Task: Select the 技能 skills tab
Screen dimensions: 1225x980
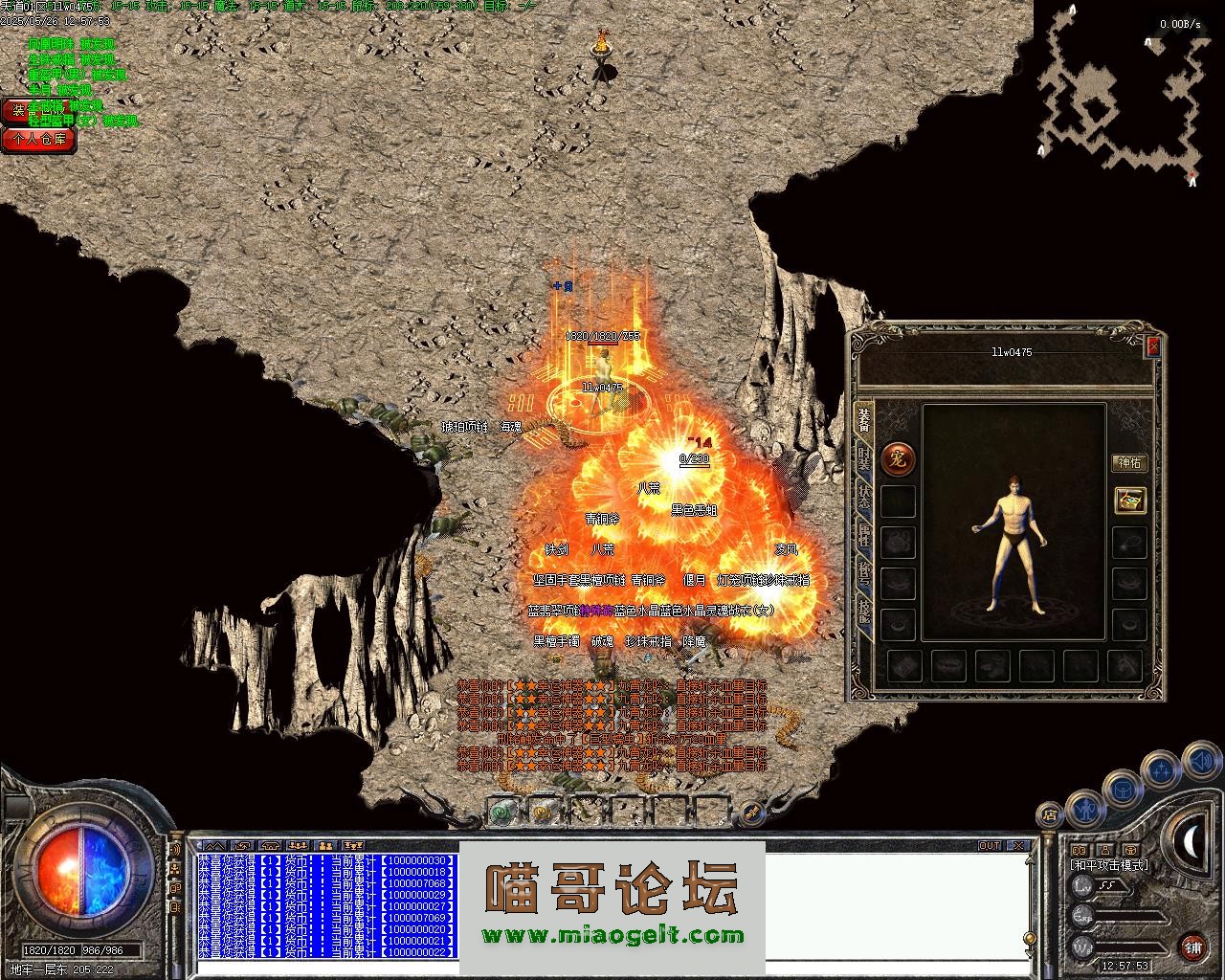Action: 864,611
